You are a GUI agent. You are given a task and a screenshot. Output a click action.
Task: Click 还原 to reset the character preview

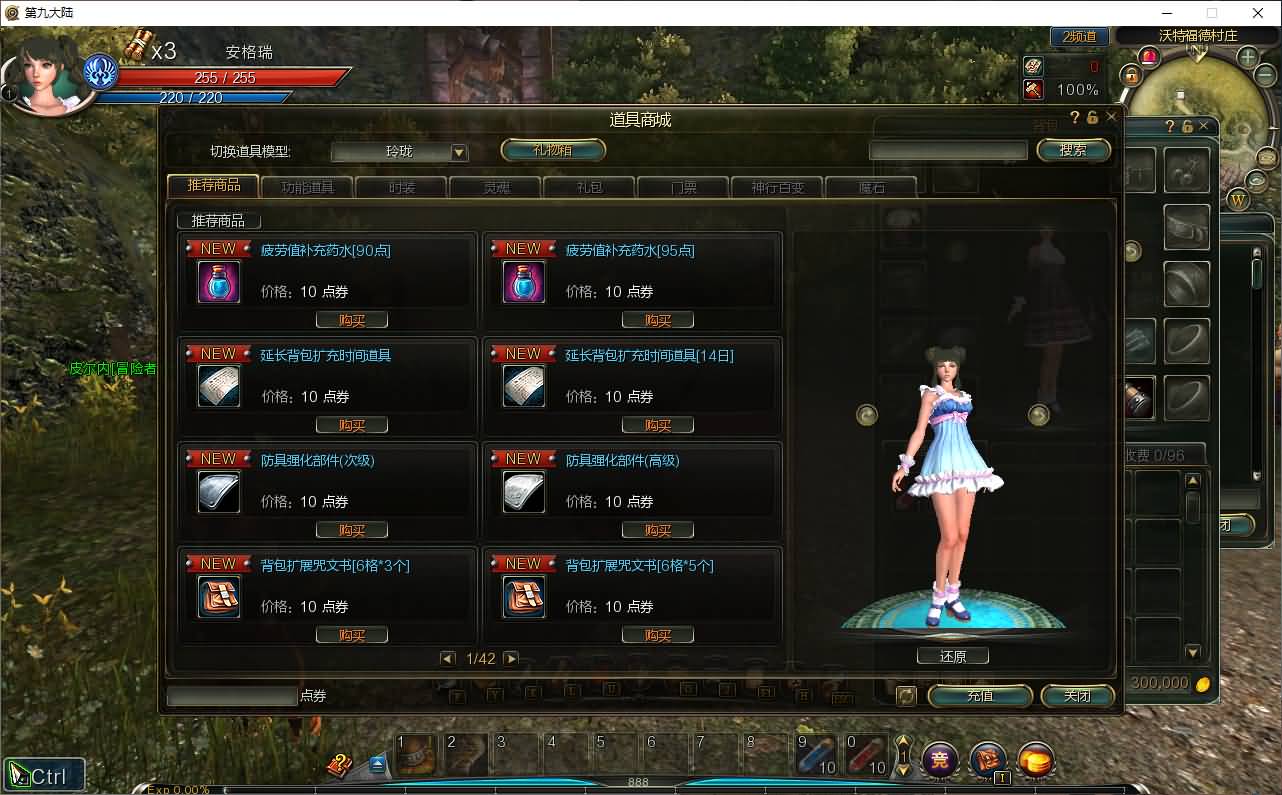[953, 656]
